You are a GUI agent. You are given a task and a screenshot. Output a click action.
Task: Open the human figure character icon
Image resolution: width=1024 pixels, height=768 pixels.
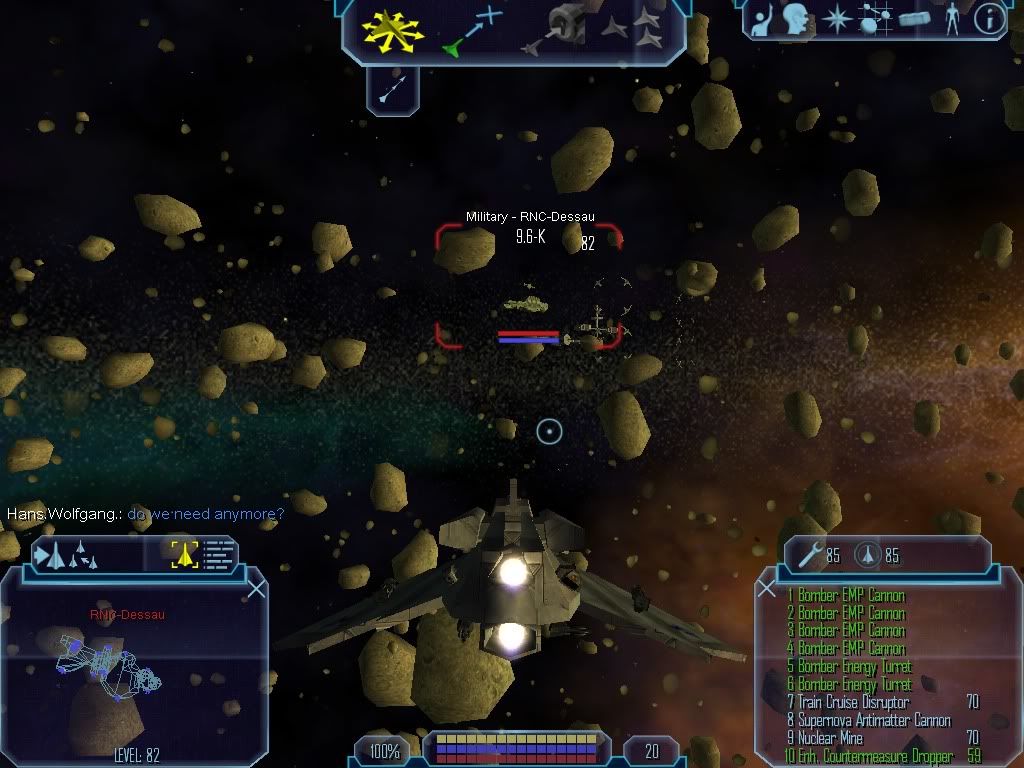(x=951, y=19)
